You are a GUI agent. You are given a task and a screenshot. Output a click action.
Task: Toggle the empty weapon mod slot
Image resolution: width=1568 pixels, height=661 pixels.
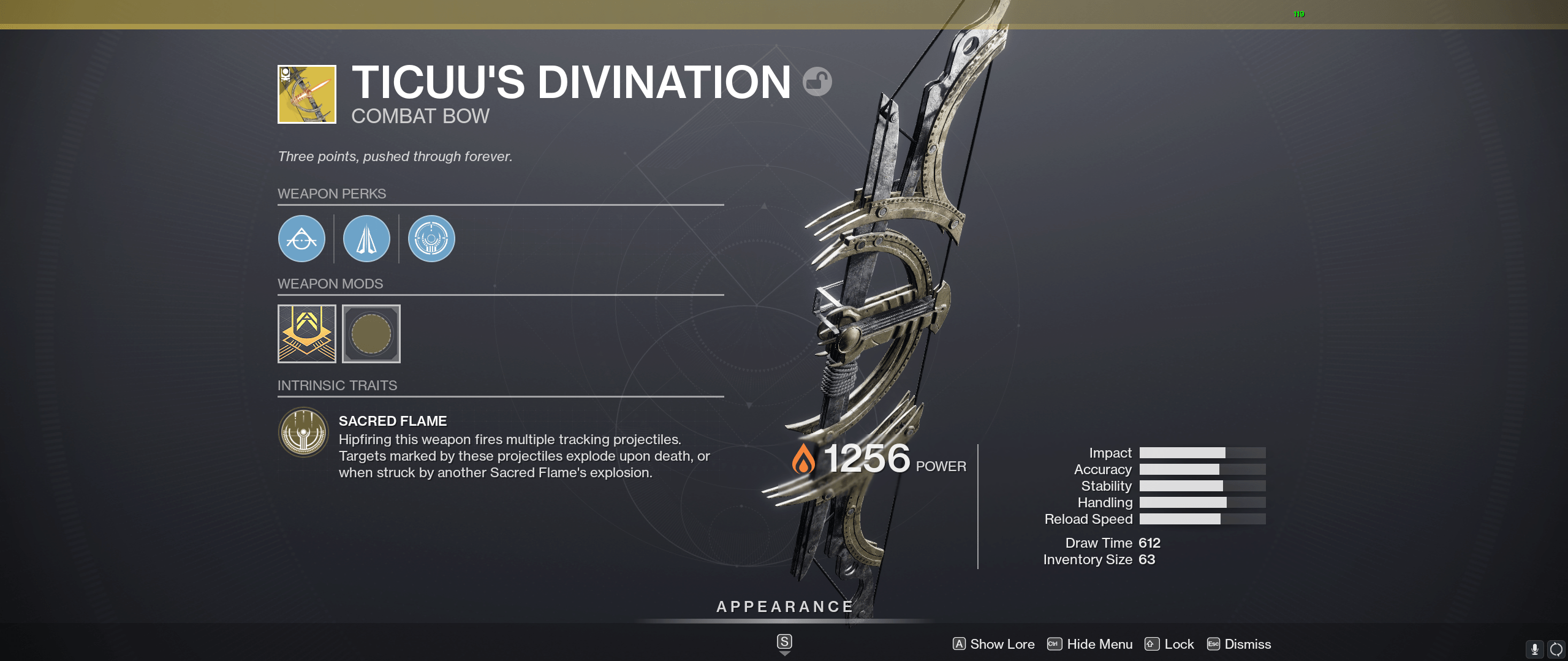point(371,334)
